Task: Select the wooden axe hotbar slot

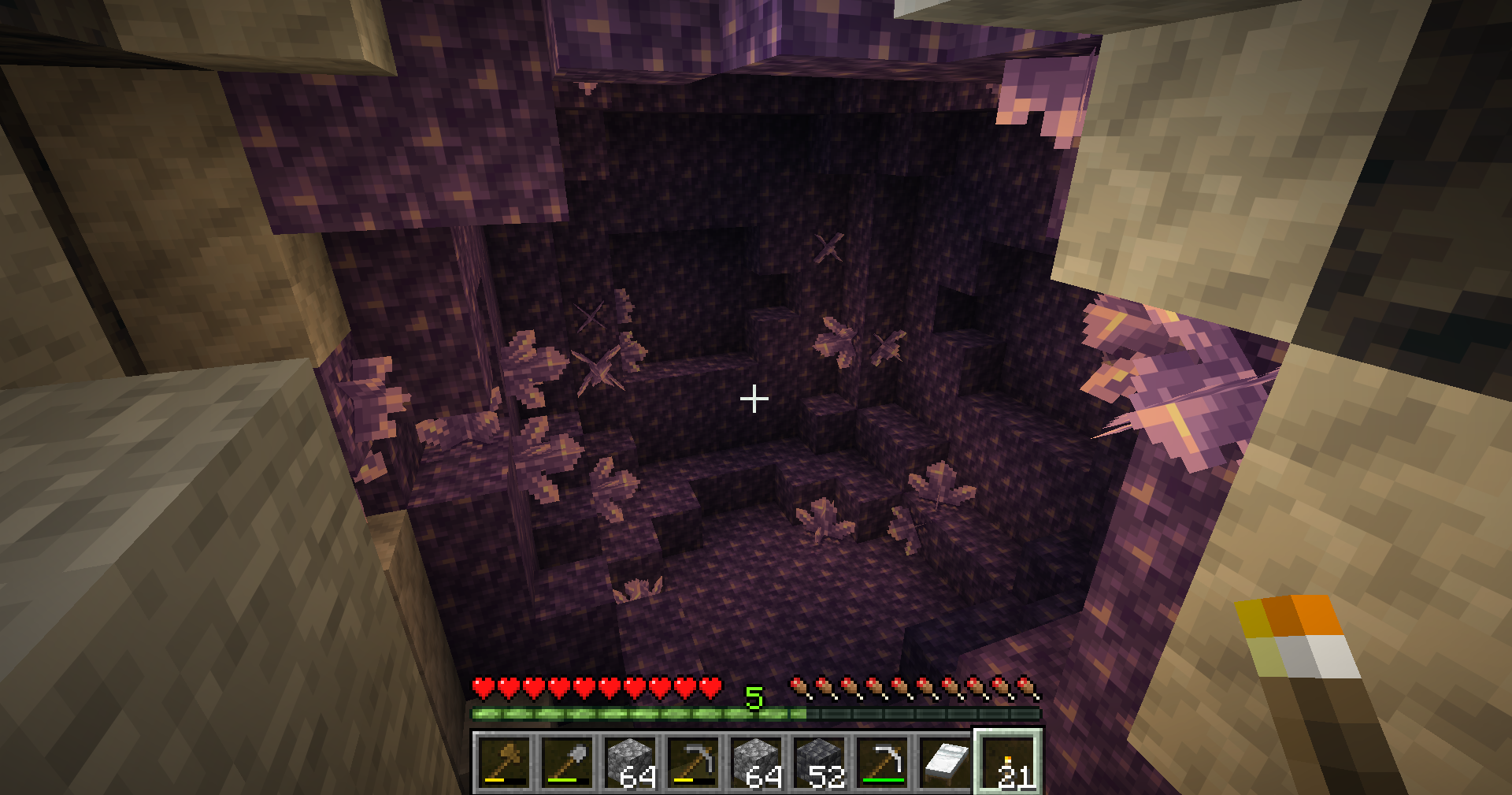Action: [x=505, y=762]
